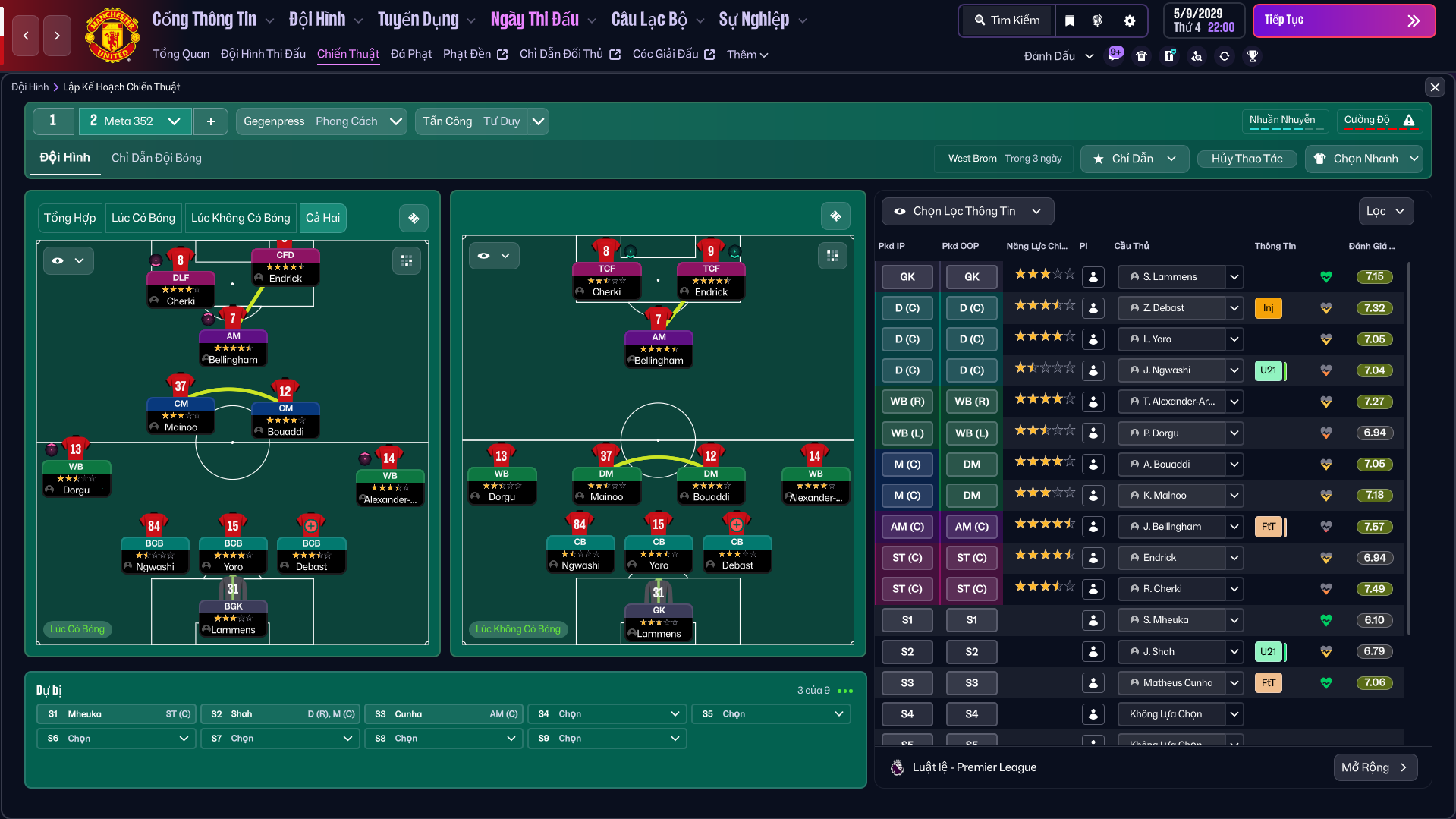Click the sync refresh icon in top toolbar
Image resolution: width=1456 pixels, height=819 pixels.
[1225, 56]
